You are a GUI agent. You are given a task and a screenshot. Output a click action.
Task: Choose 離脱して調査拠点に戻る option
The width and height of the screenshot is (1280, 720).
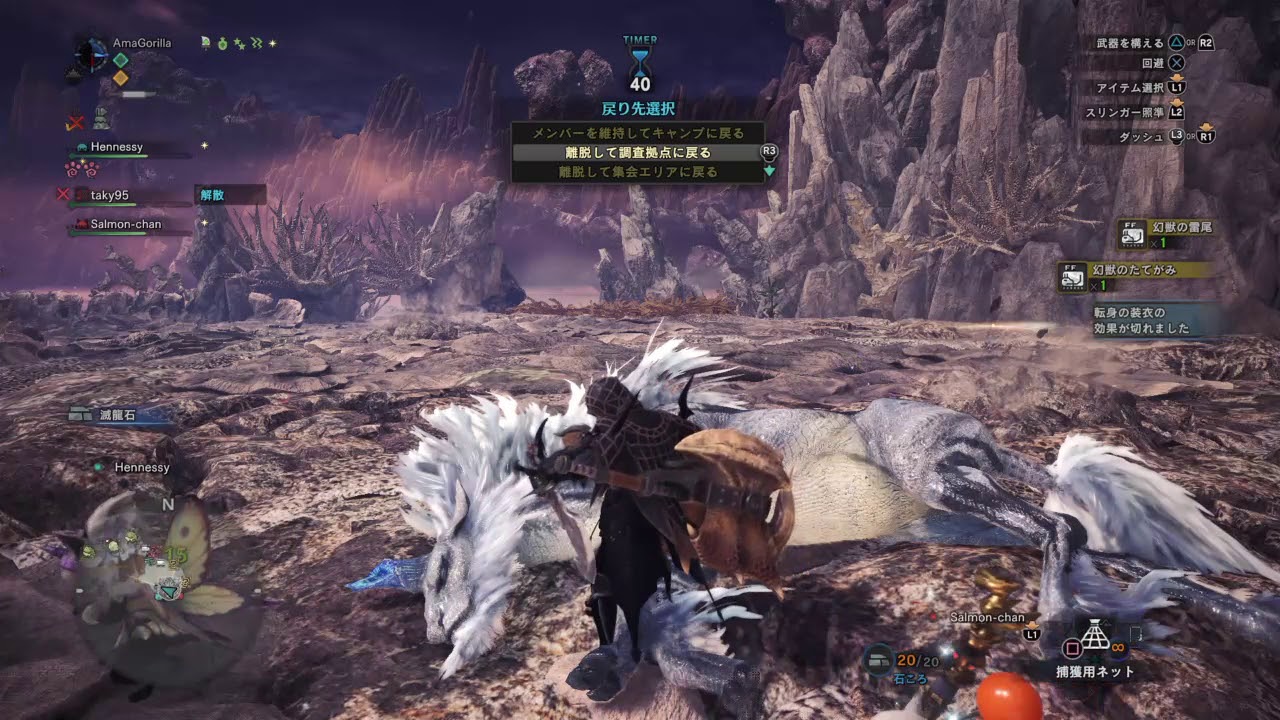(x=637, y=153)
